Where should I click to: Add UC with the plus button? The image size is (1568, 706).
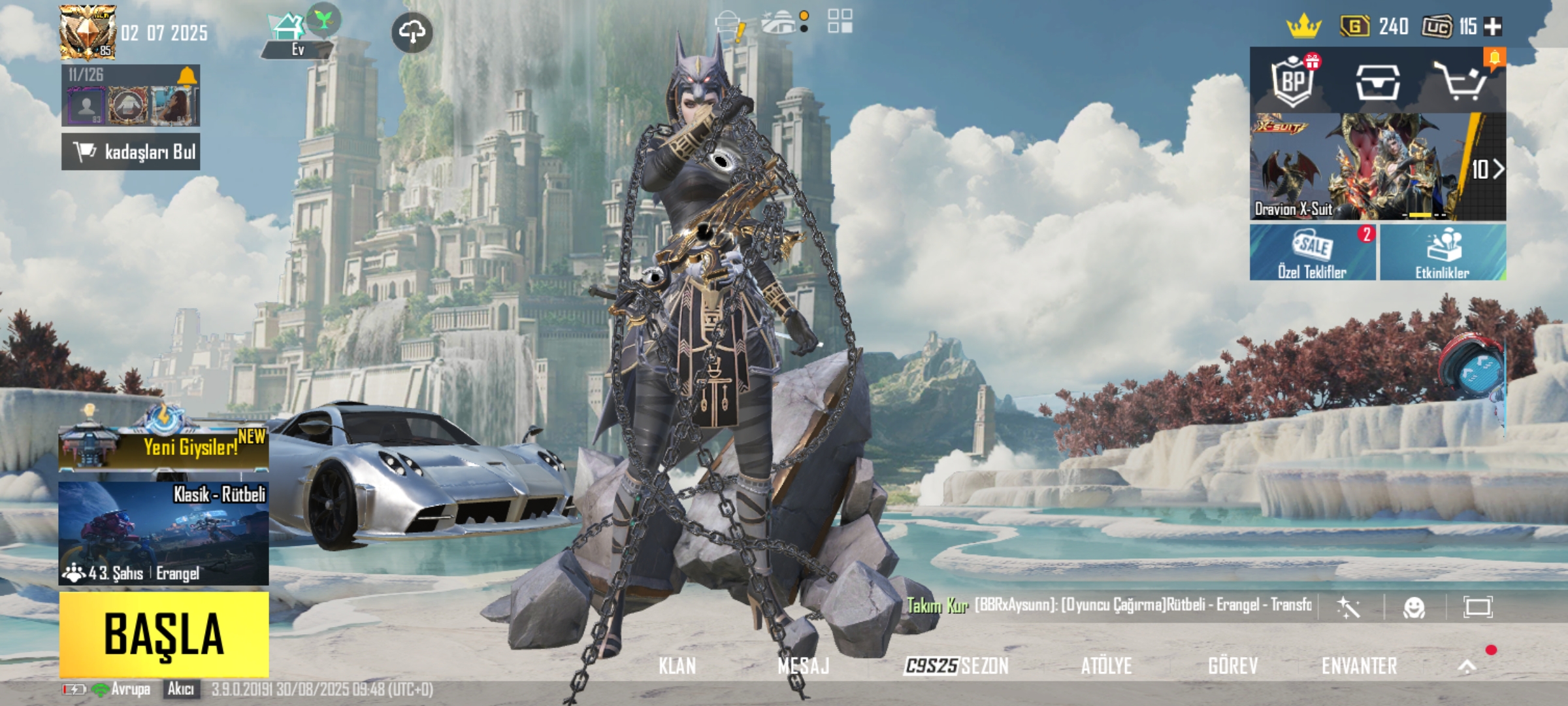[x=1493, y=26]
